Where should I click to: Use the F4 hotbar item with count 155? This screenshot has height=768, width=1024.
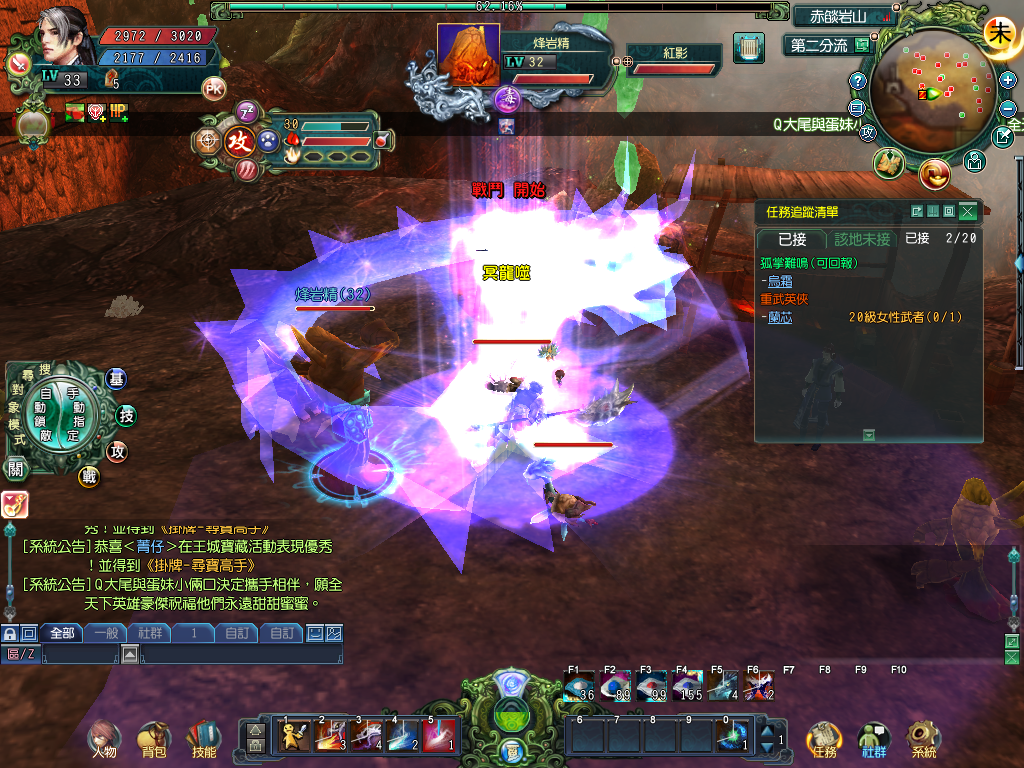point(689,686)
